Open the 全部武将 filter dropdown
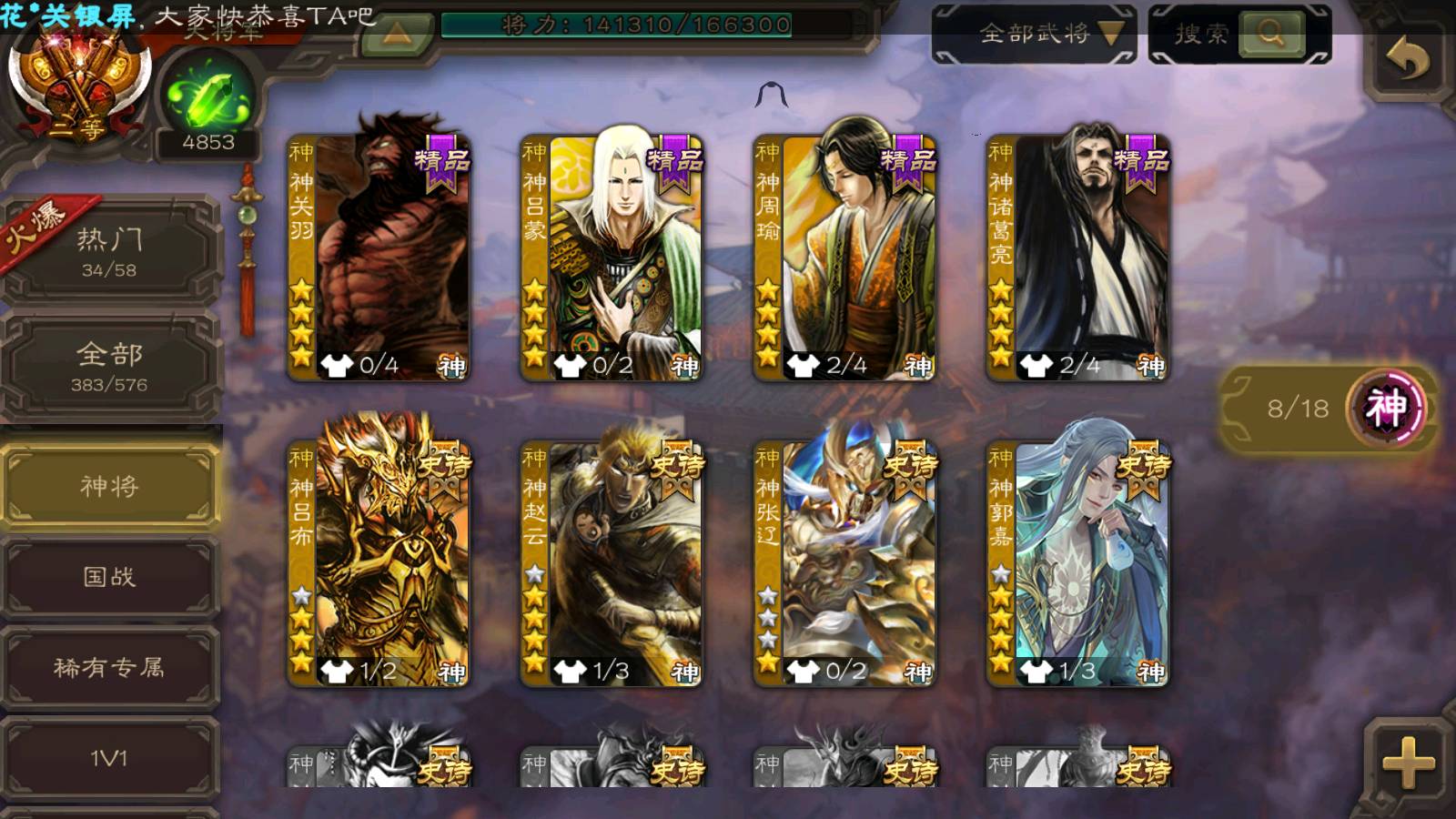The height and width of the screenshot is (819, 1456). click(x=1035, y=35)
